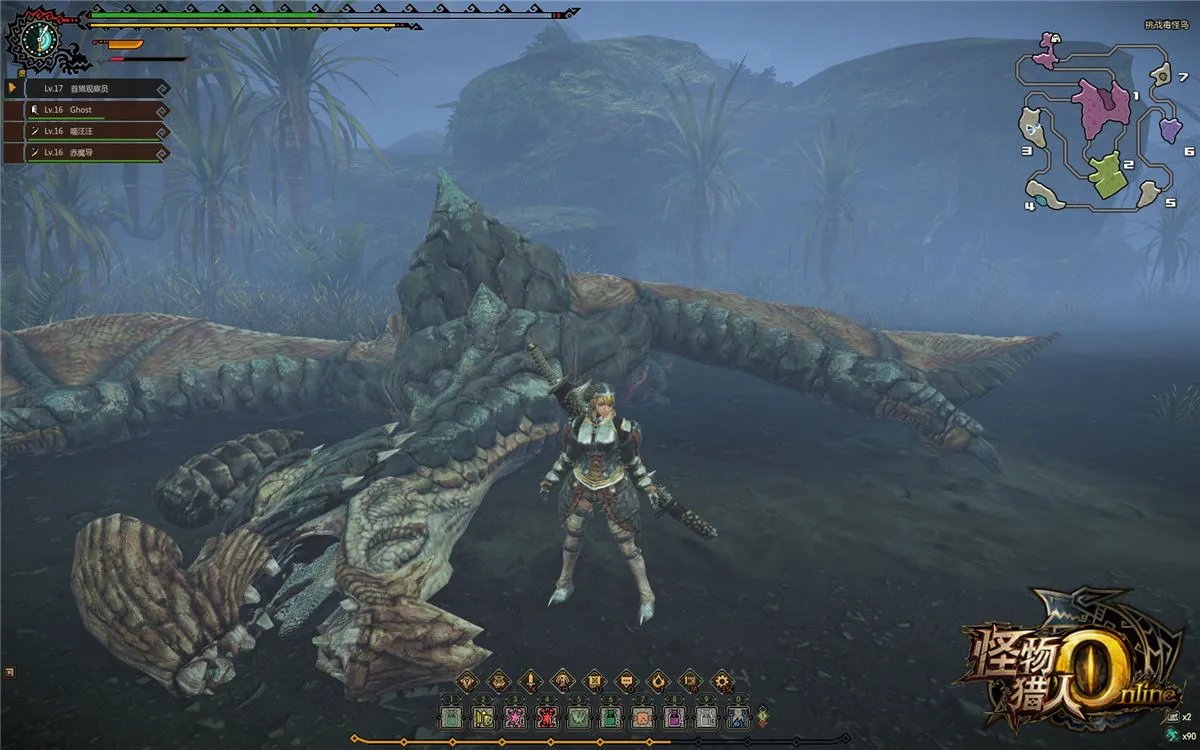Click the small square button at left edge
This screenshot has height=750, width=1200.
click(9, 672)
